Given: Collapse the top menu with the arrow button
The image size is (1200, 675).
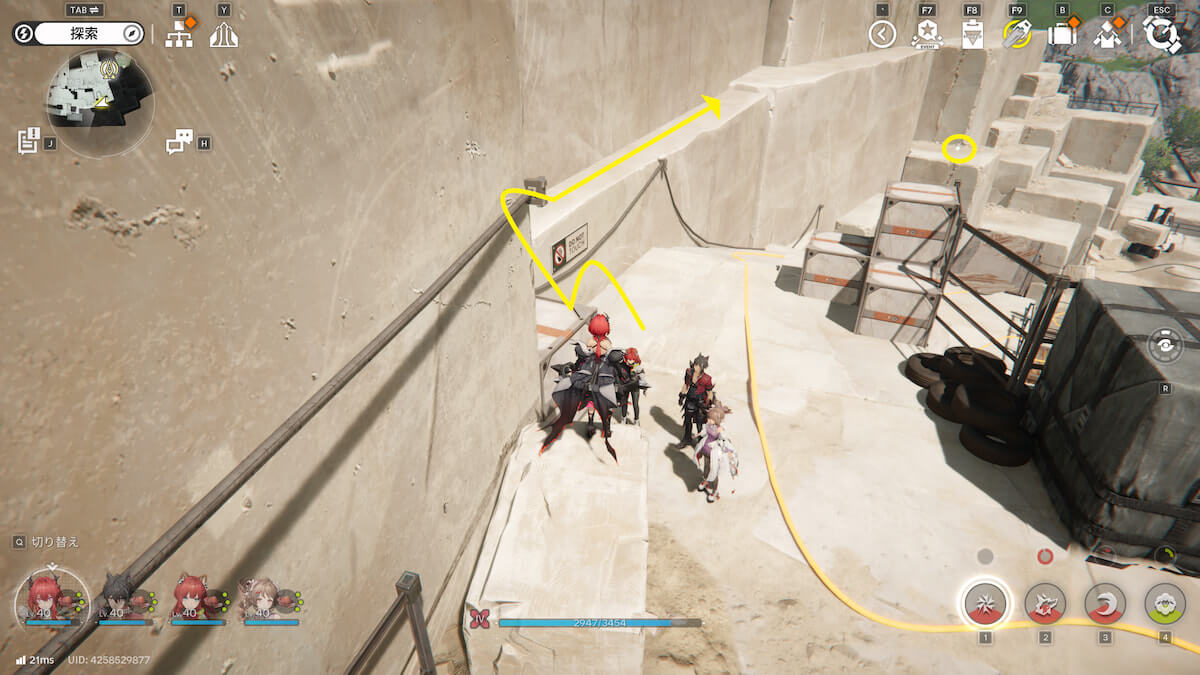Looking at the screenshot, I should tap(881, 35).
